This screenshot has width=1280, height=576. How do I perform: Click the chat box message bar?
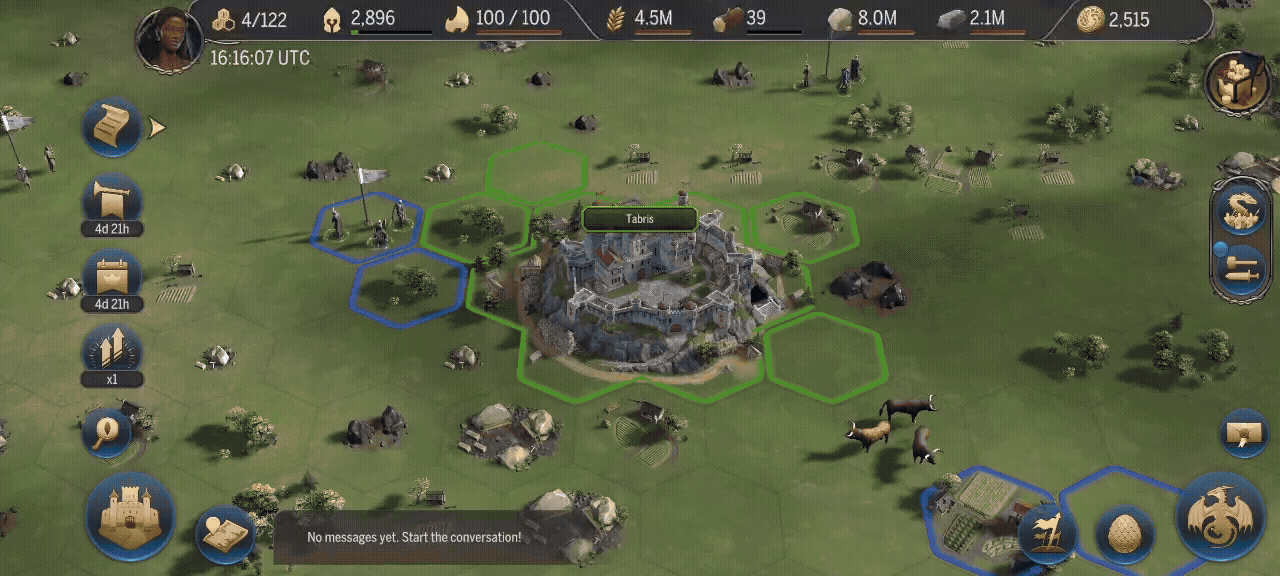coord(414,537)
